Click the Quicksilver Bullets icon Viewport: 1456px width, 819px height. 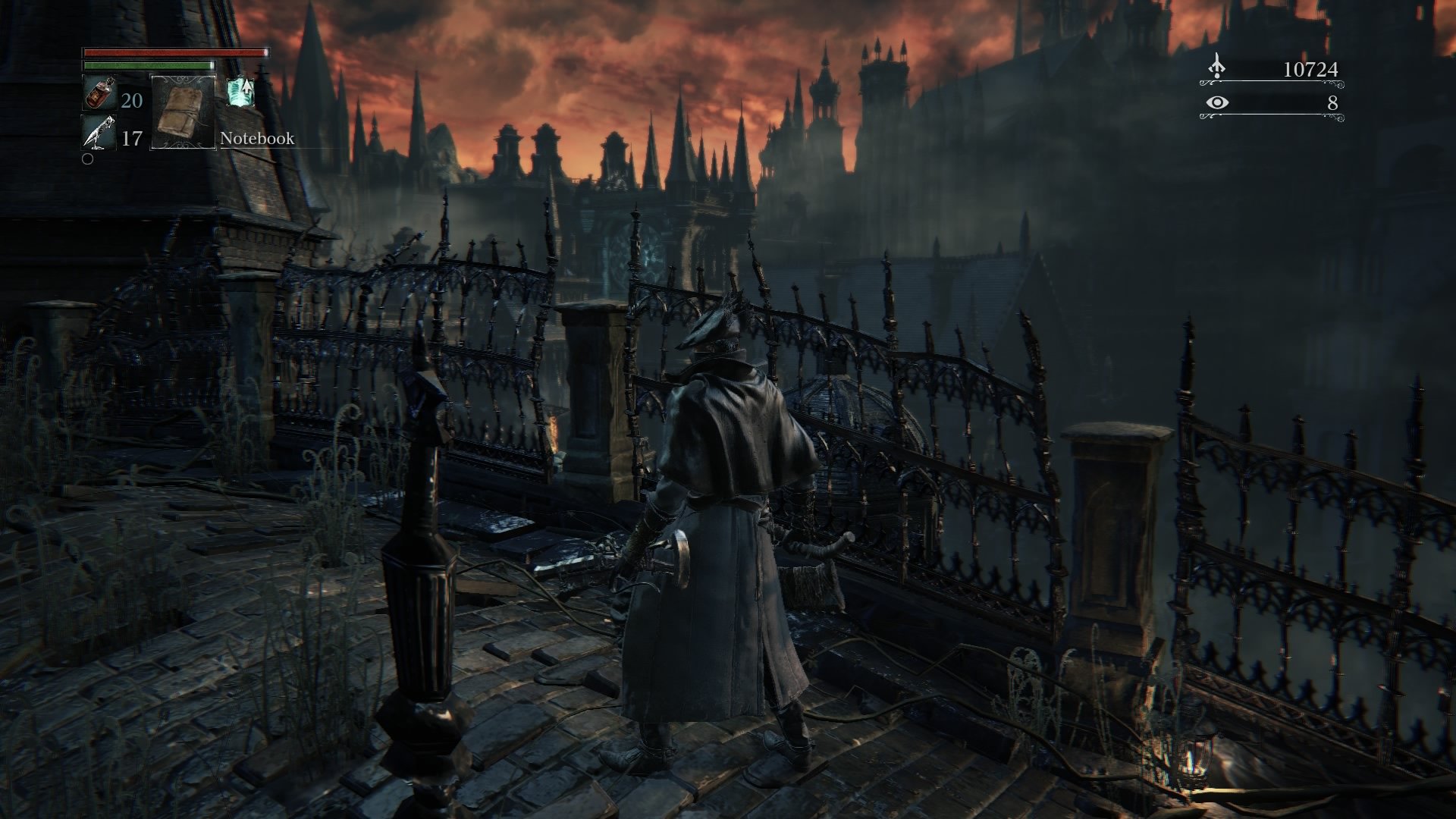point(99,132)
